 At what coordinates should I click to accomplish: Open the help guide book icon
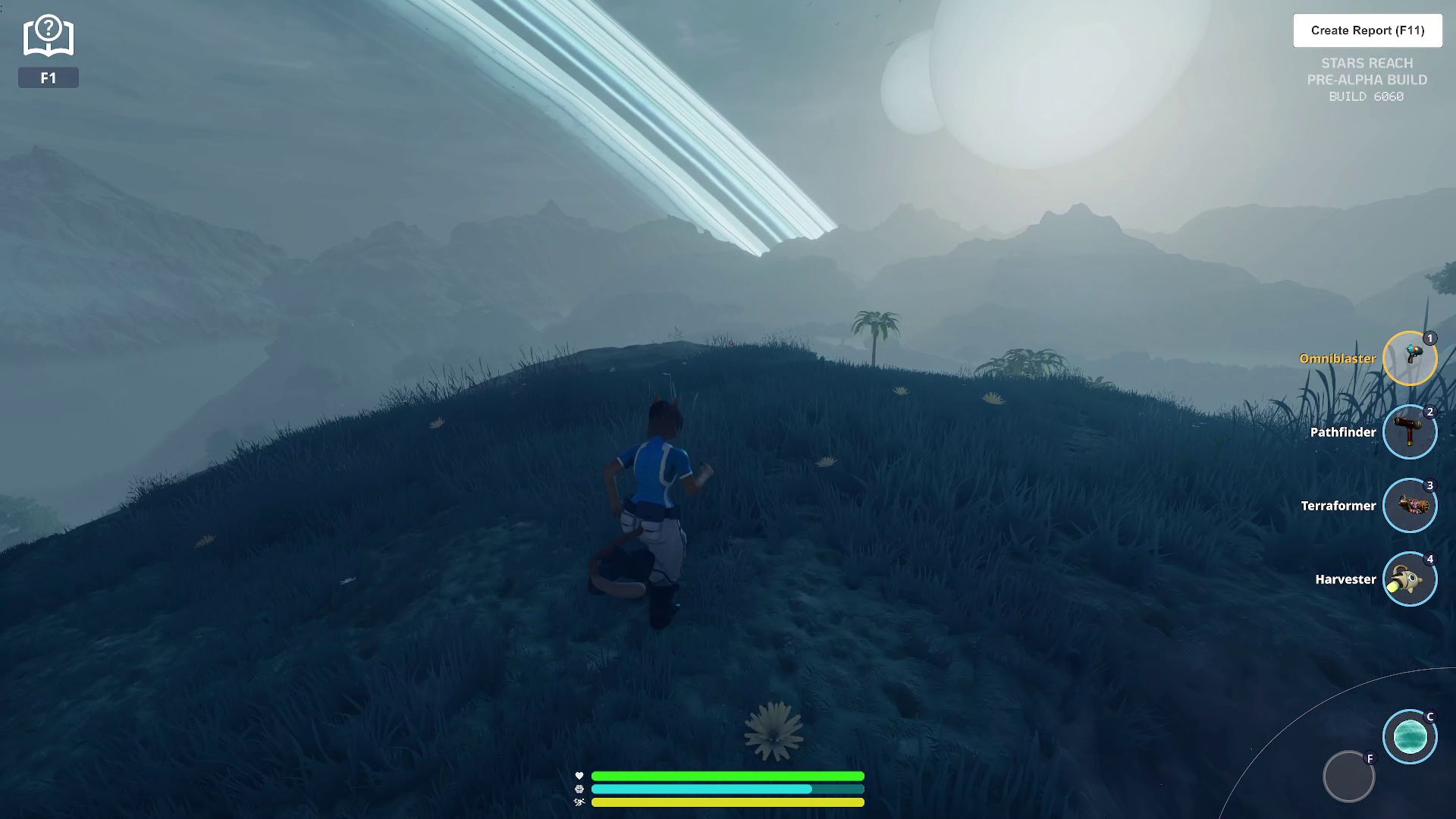click(48, 36)
